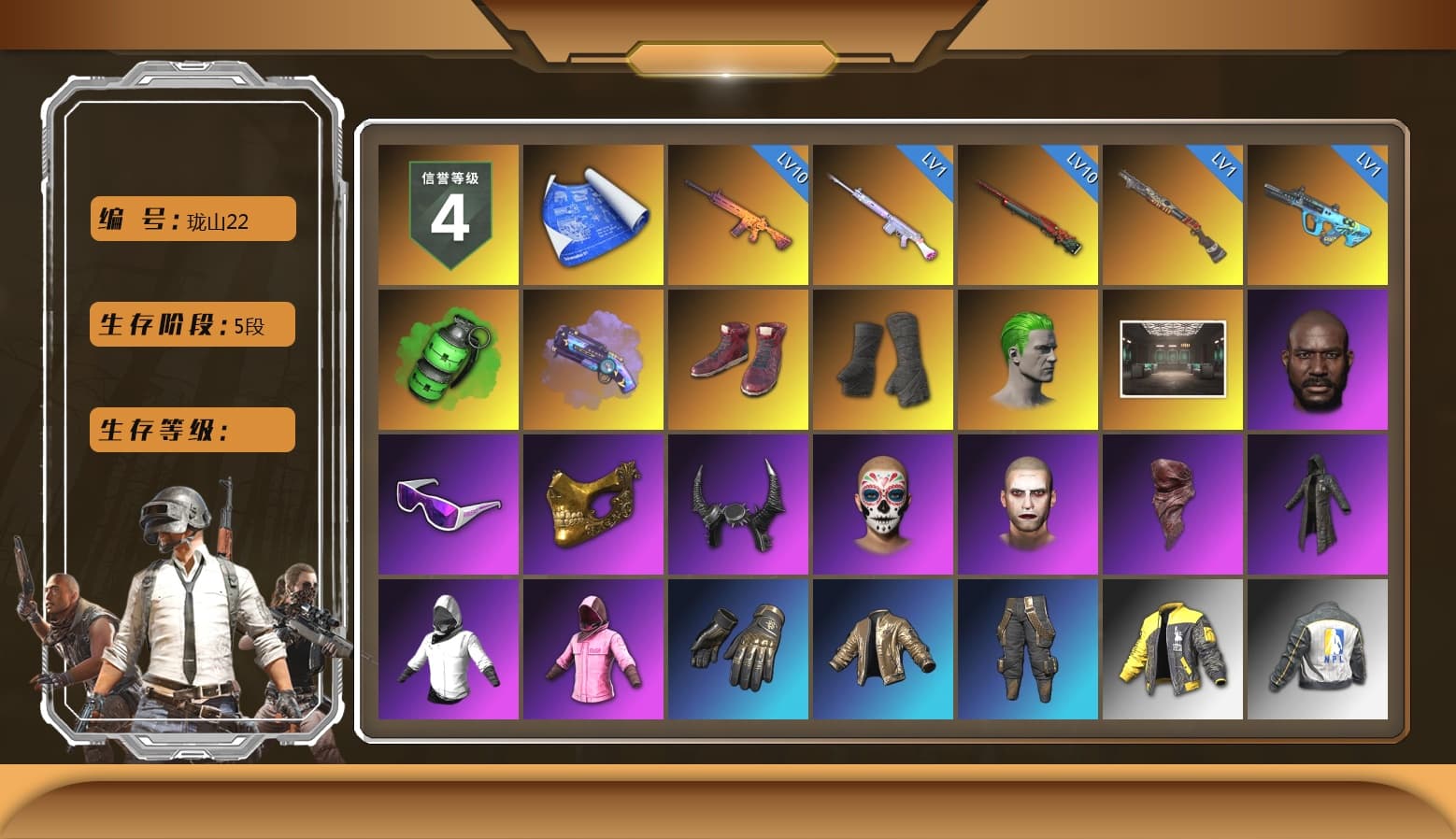Select the reputation level 4 badge

(448, 213)
